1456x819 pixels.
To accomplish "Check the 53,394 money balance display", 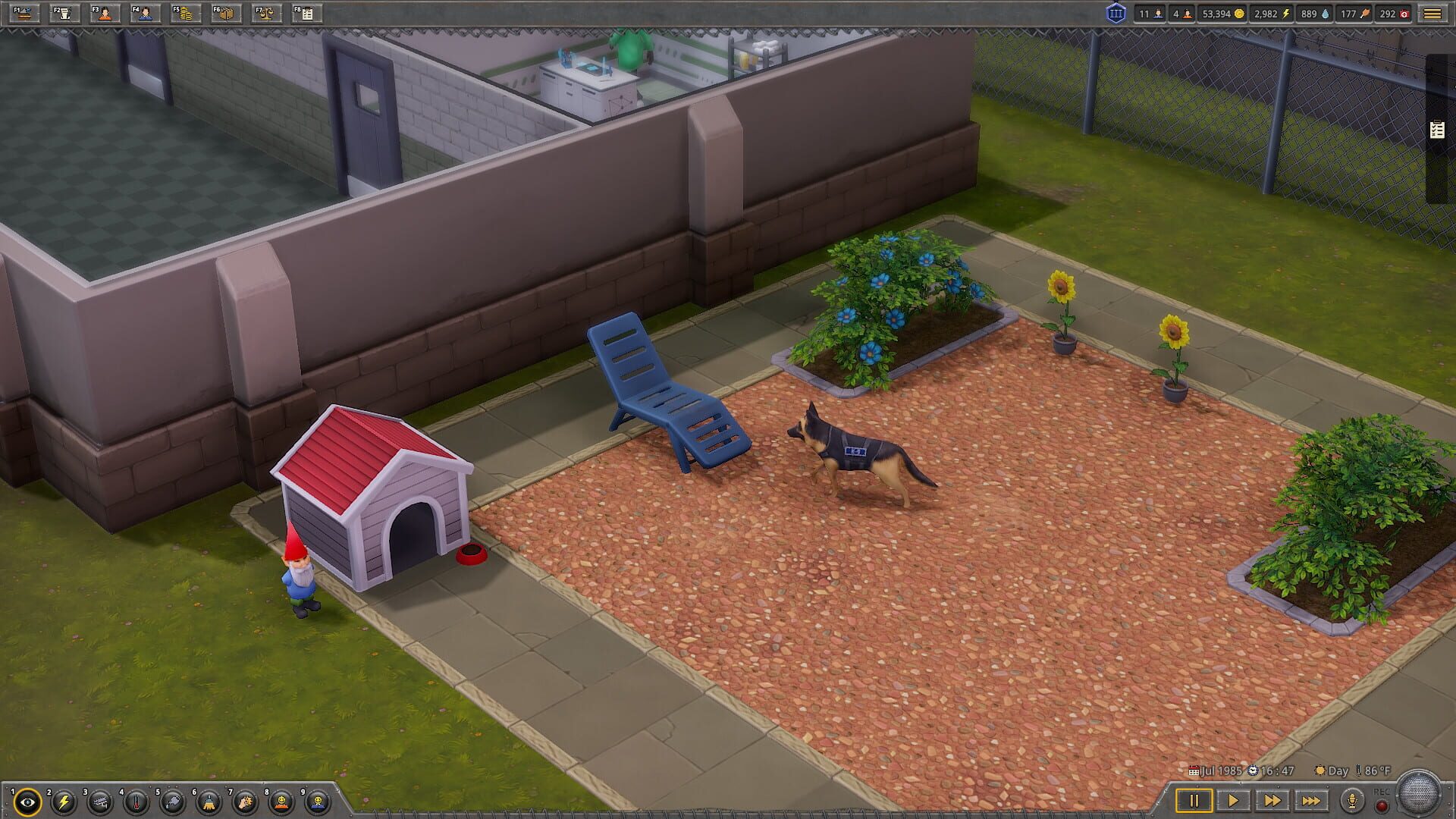I will pyautogui.click(x=1222, y=14).
